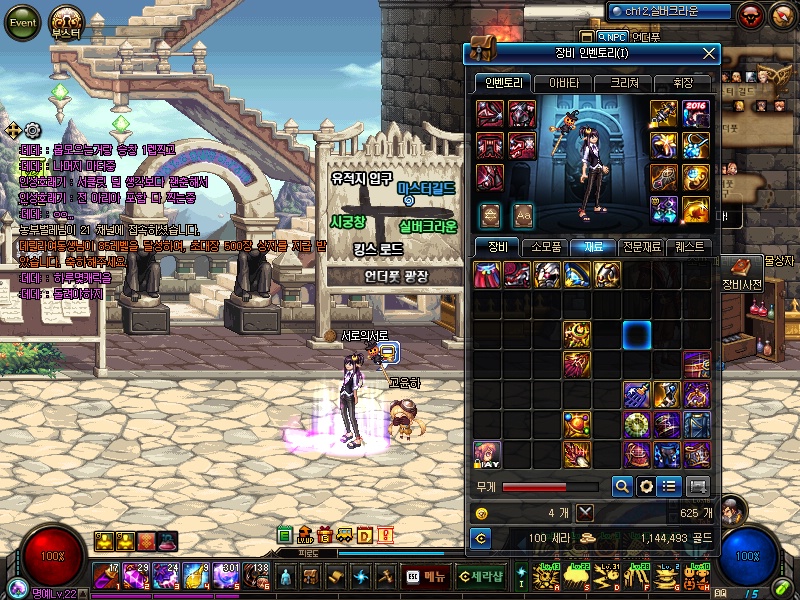Click the gear settings button in inventory
Screen dimensions: 800x600
(646, 486)
